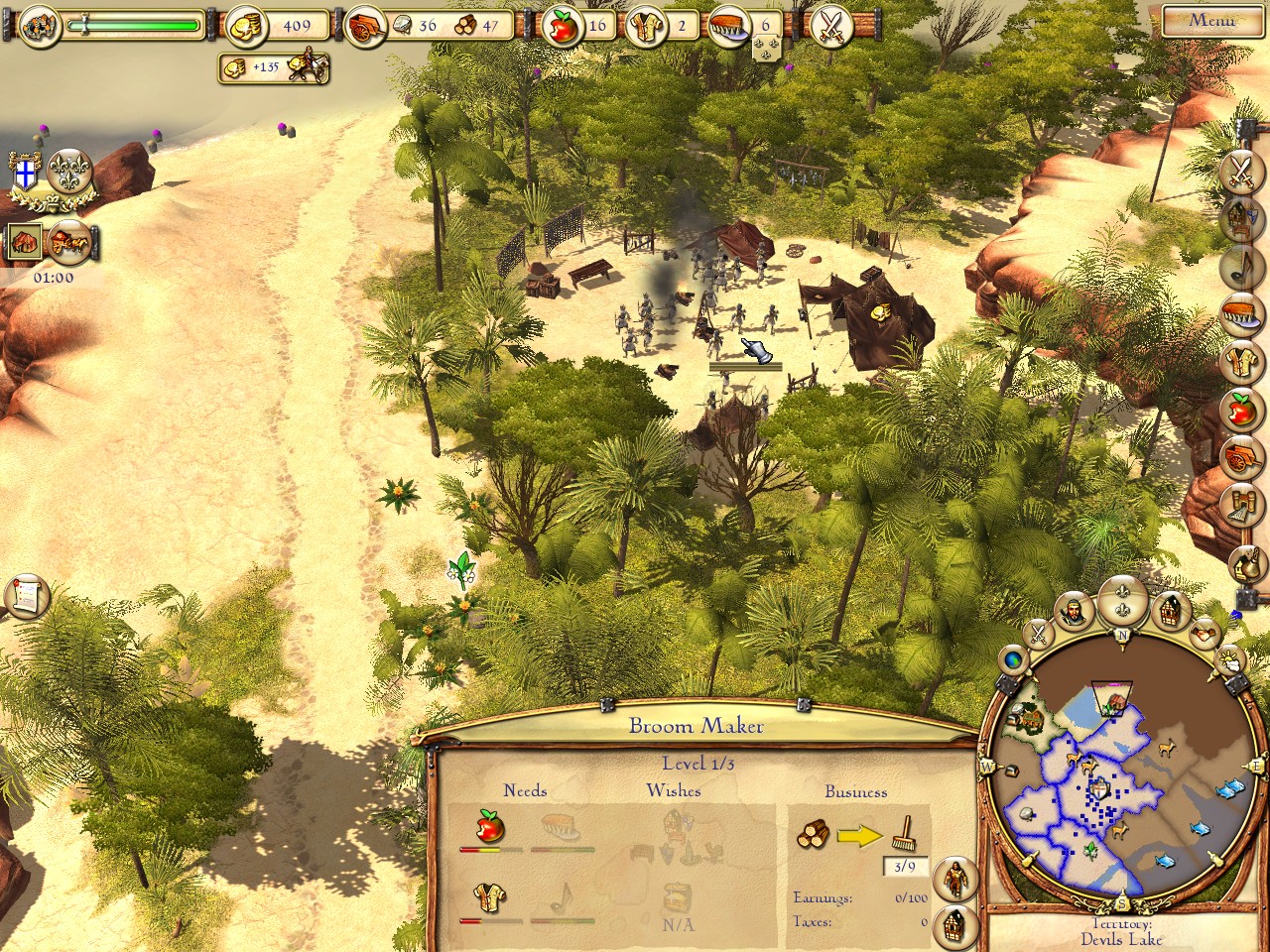Open the castle wall construction menu

(1242, 506)
